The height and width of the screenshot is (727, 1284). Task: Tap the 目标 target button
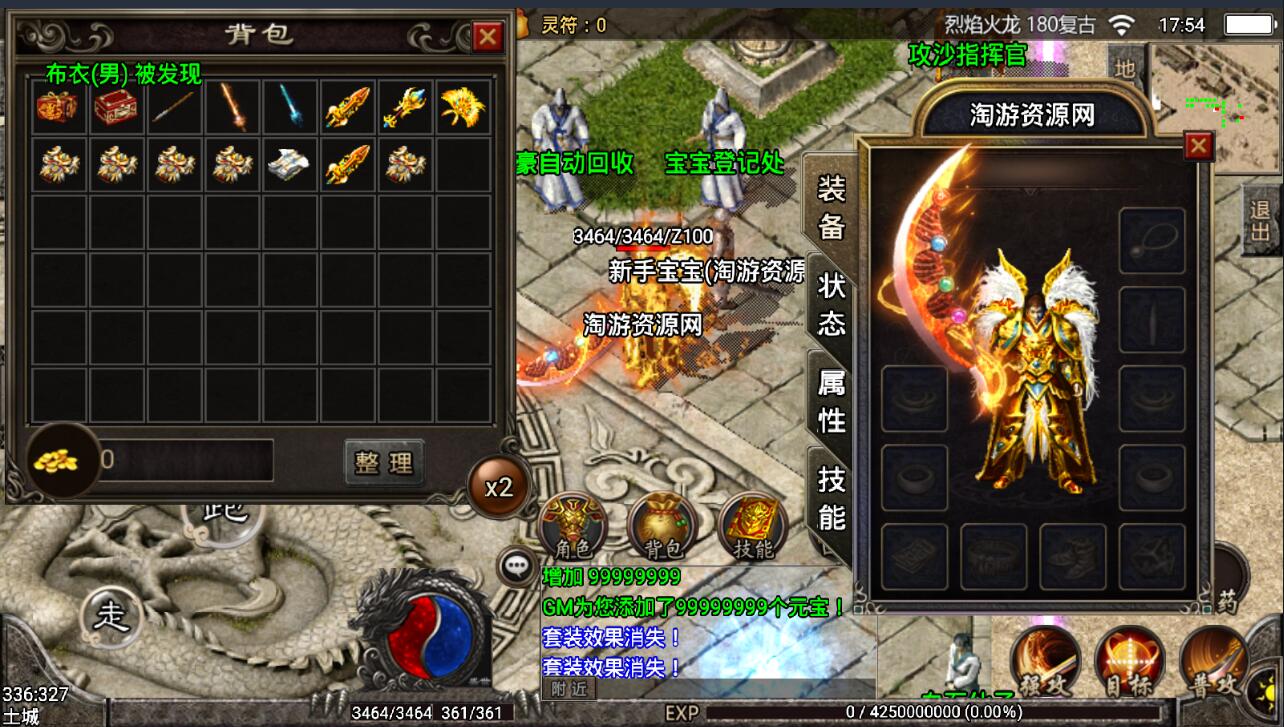point(1130,662)
